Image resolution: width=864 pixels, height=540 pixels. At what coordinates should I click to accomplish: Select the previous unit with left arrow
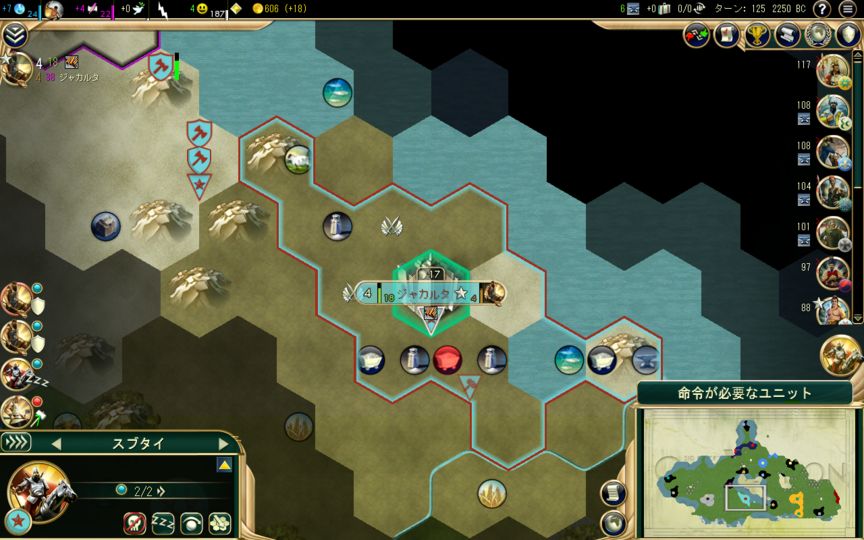point(57,443)
